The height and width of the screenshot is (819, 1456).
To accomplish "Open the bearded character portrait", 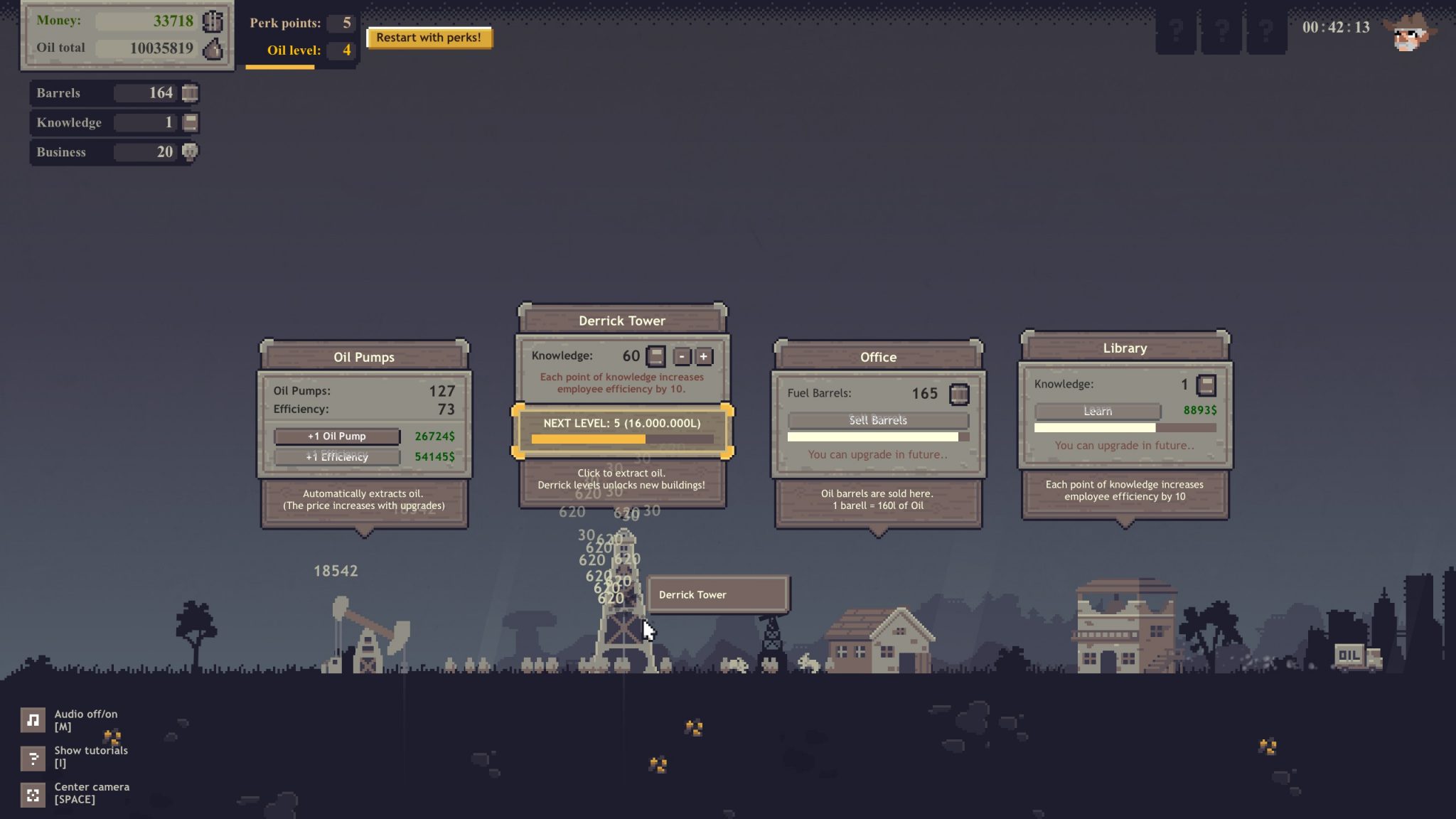I will (x=1410, y=33).
